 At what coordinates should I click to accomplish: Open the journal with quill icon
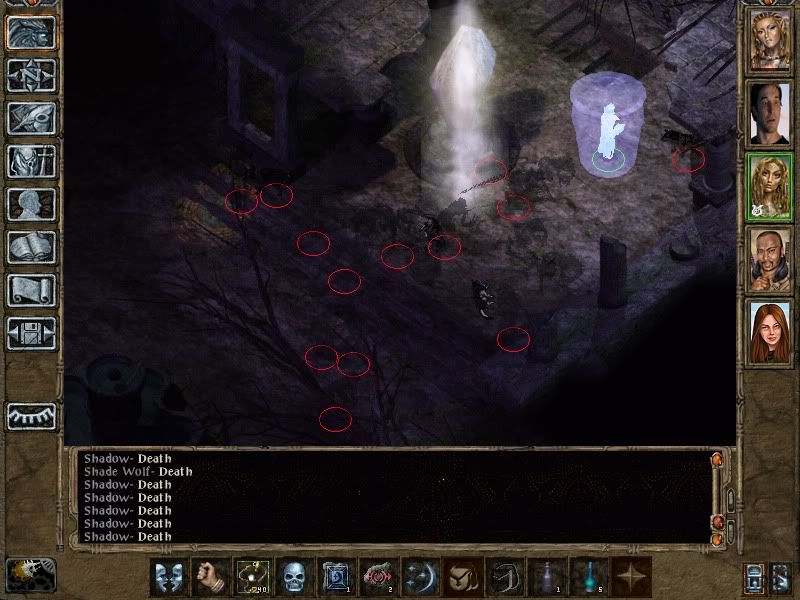[30, 118]
